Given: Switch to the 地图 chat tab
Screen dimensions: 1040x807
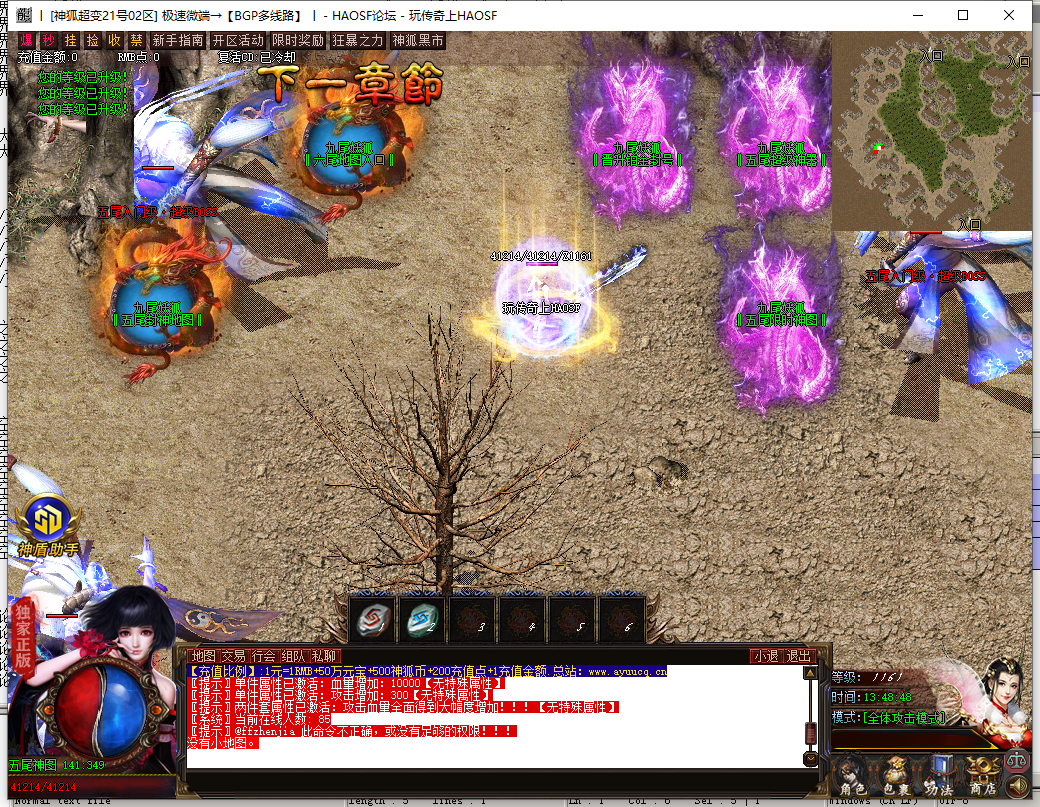Looking at the screenshot, I should click(x=203, y=656).
